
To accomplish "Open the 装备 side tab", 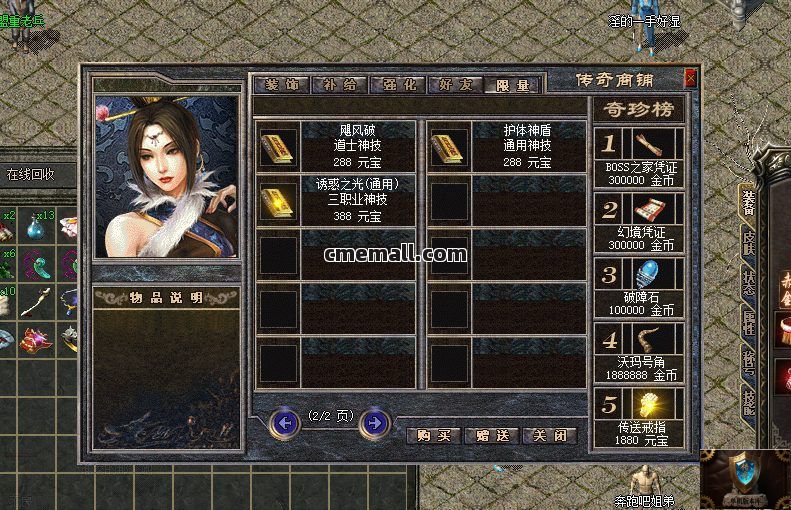I will pos(746,202).
